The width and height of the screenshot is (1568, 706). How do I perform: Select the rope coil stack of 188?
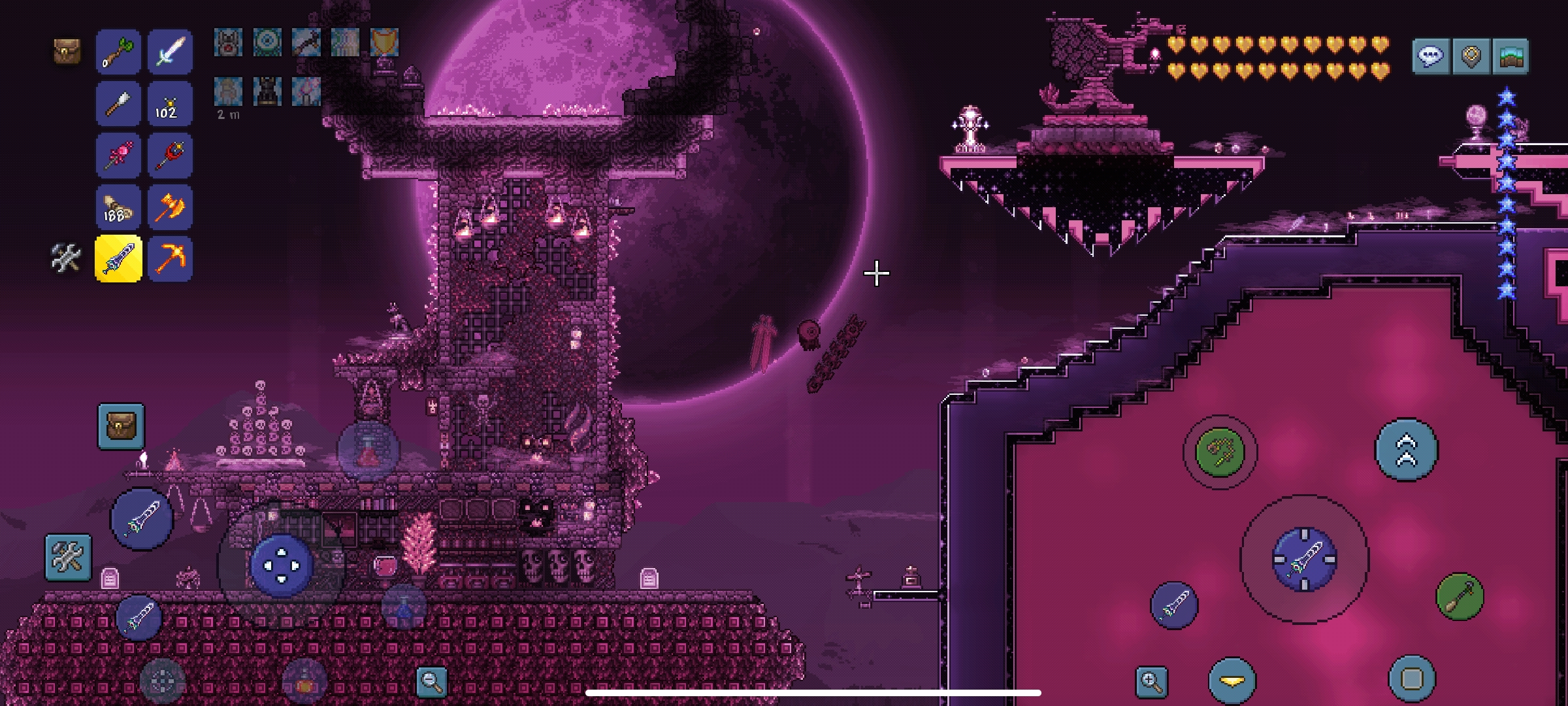(x=118, y=207)
